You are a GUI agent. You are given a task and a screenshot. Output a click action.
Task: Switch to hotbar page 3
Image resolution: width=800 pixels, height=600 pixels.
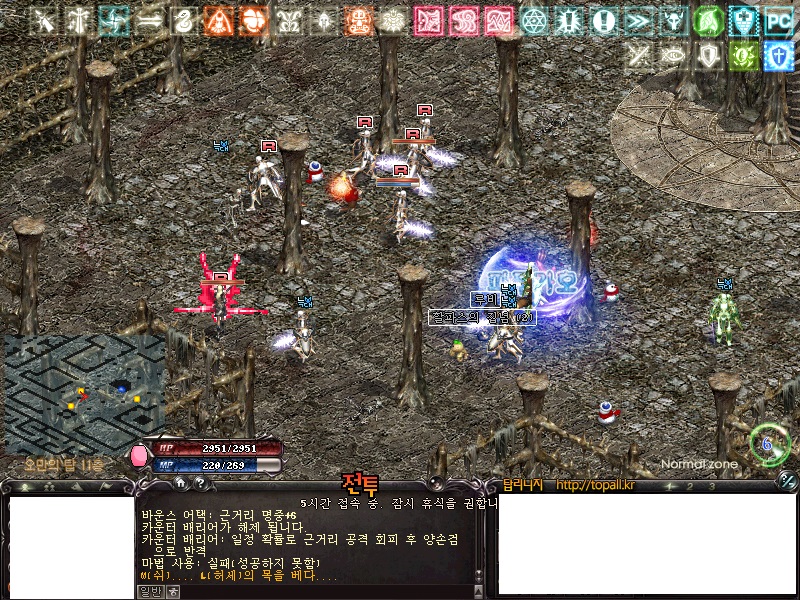click(712, 486)
